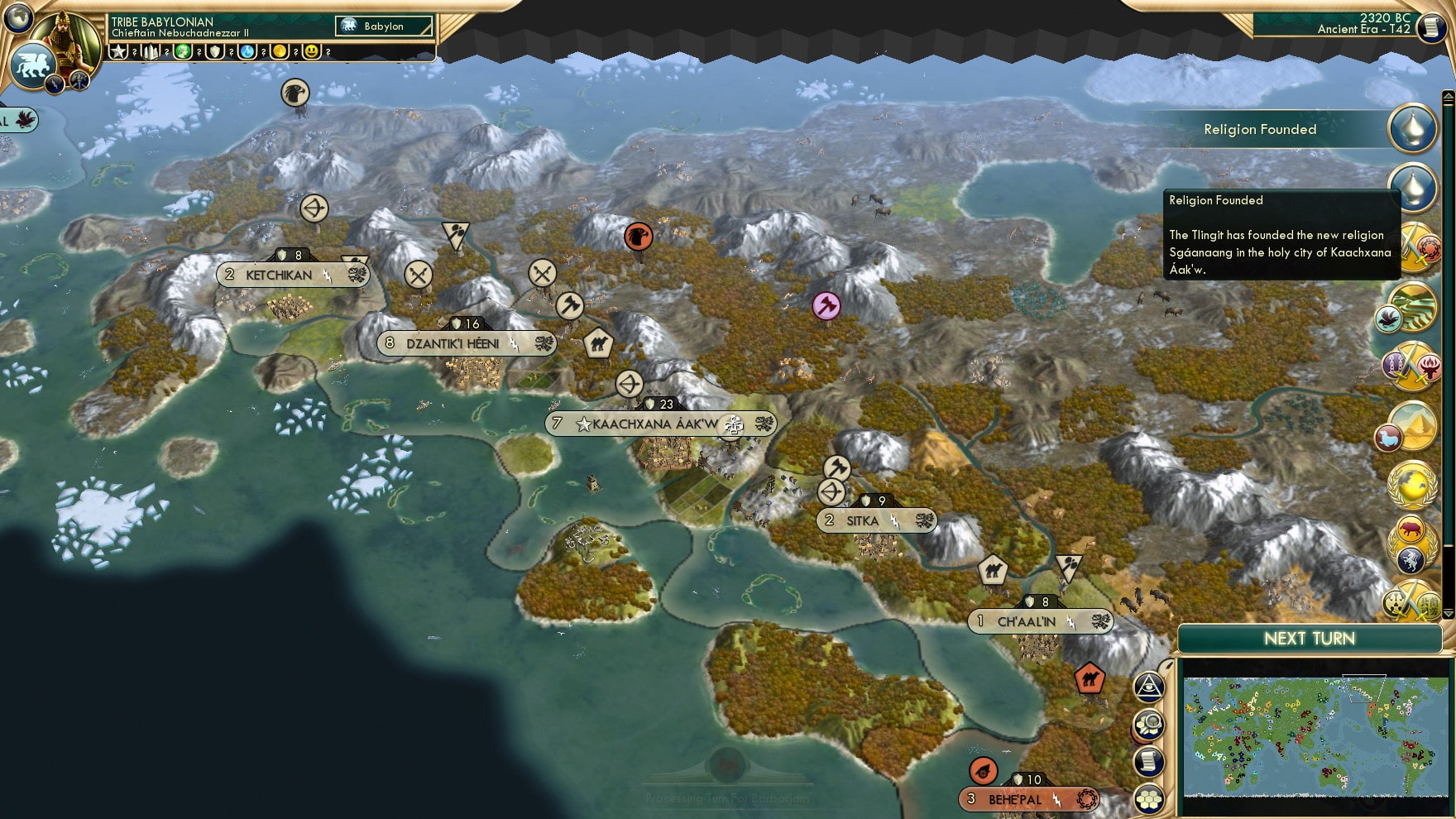Screen dimensions: 1456x819
Task: Toggle strategic view with the eye pyramid icon
Action: pos(1150,685)
